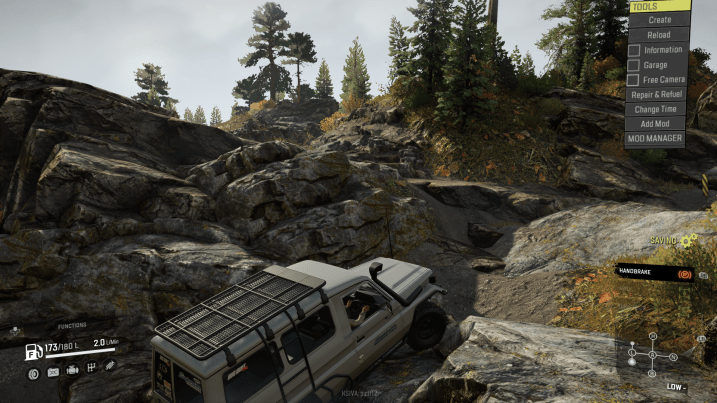Open the Change Time option

tap(656, 109)
